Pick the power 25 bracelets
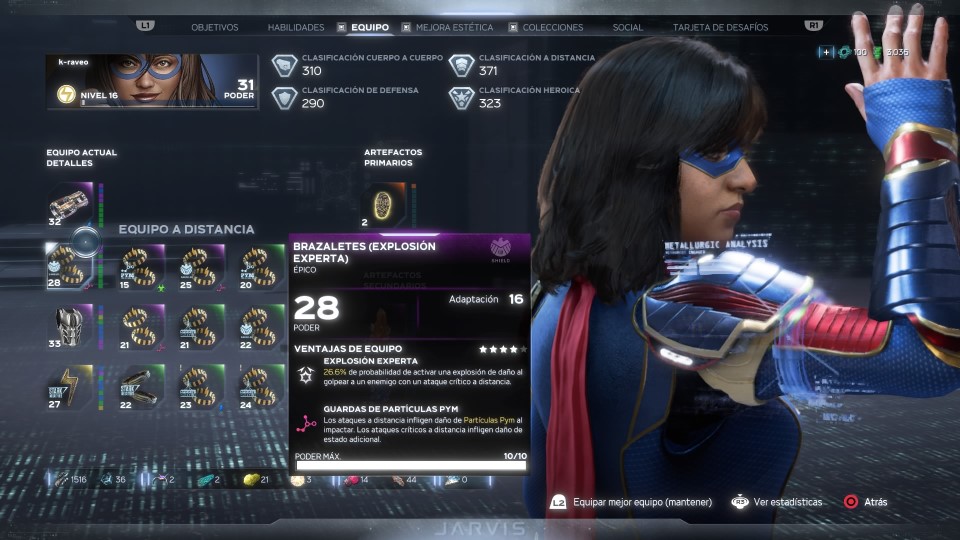Image resolution: width=960 pixels, height=540 pixels. click(202, 266)
